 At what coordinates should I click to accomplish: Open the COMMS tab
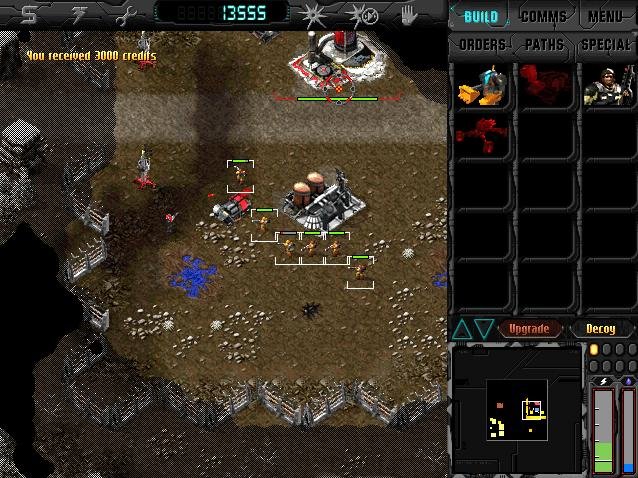tap(543, 17)
